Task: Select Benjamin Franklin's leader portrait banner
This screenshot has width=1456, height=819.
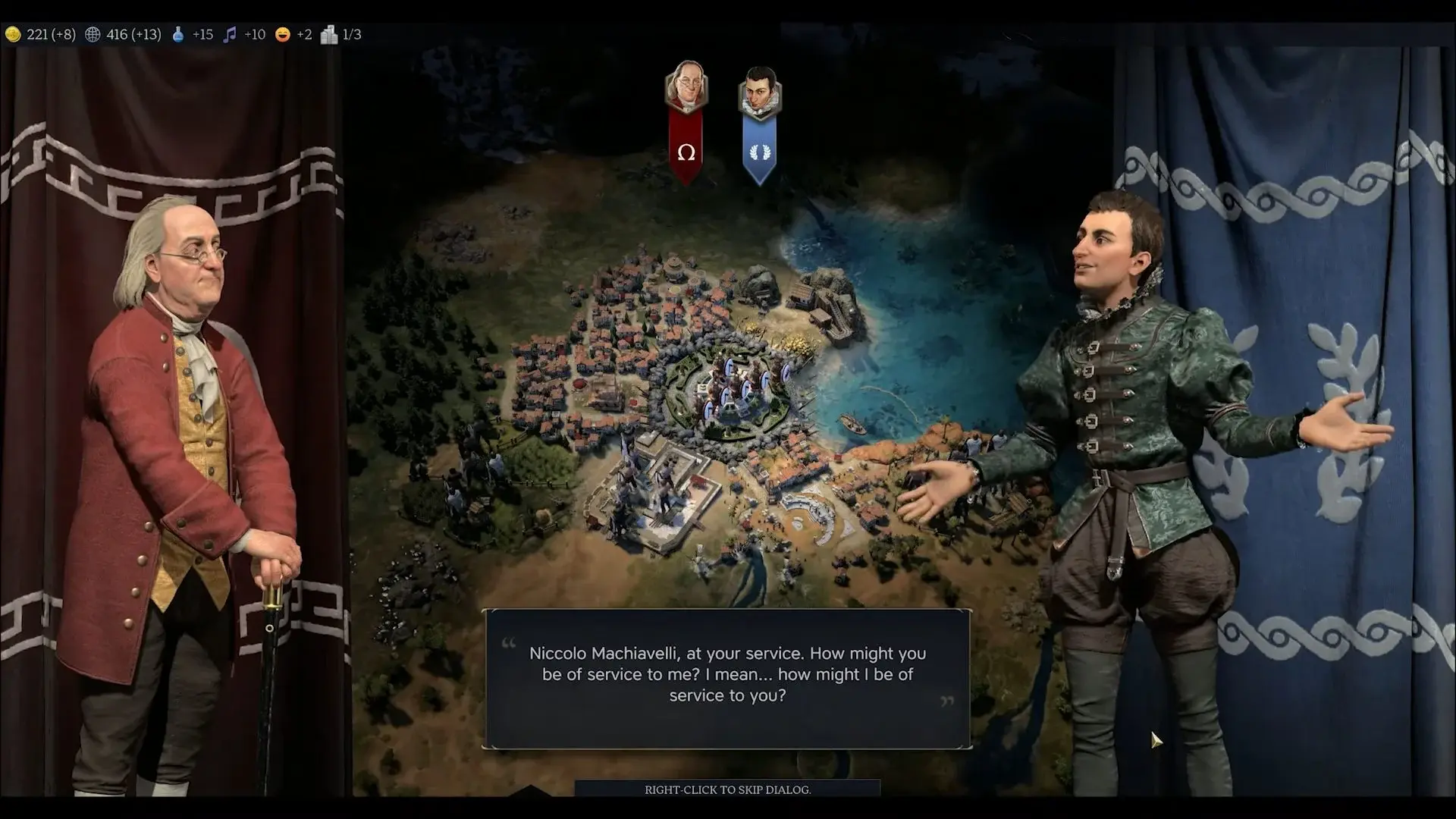Action: [x=686, y=121]
